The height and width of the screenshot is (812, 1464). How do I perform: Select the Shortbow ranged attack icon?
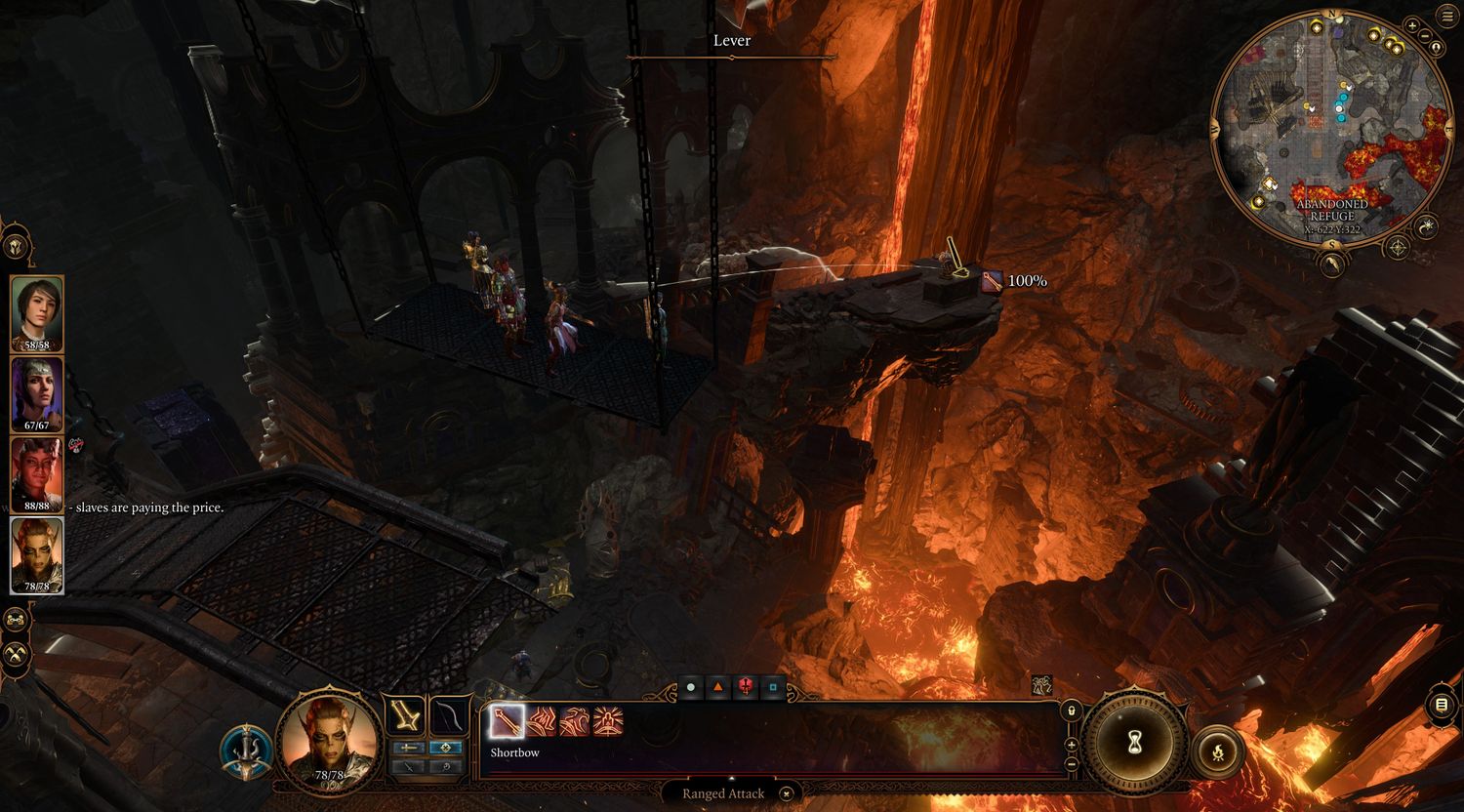508,722
